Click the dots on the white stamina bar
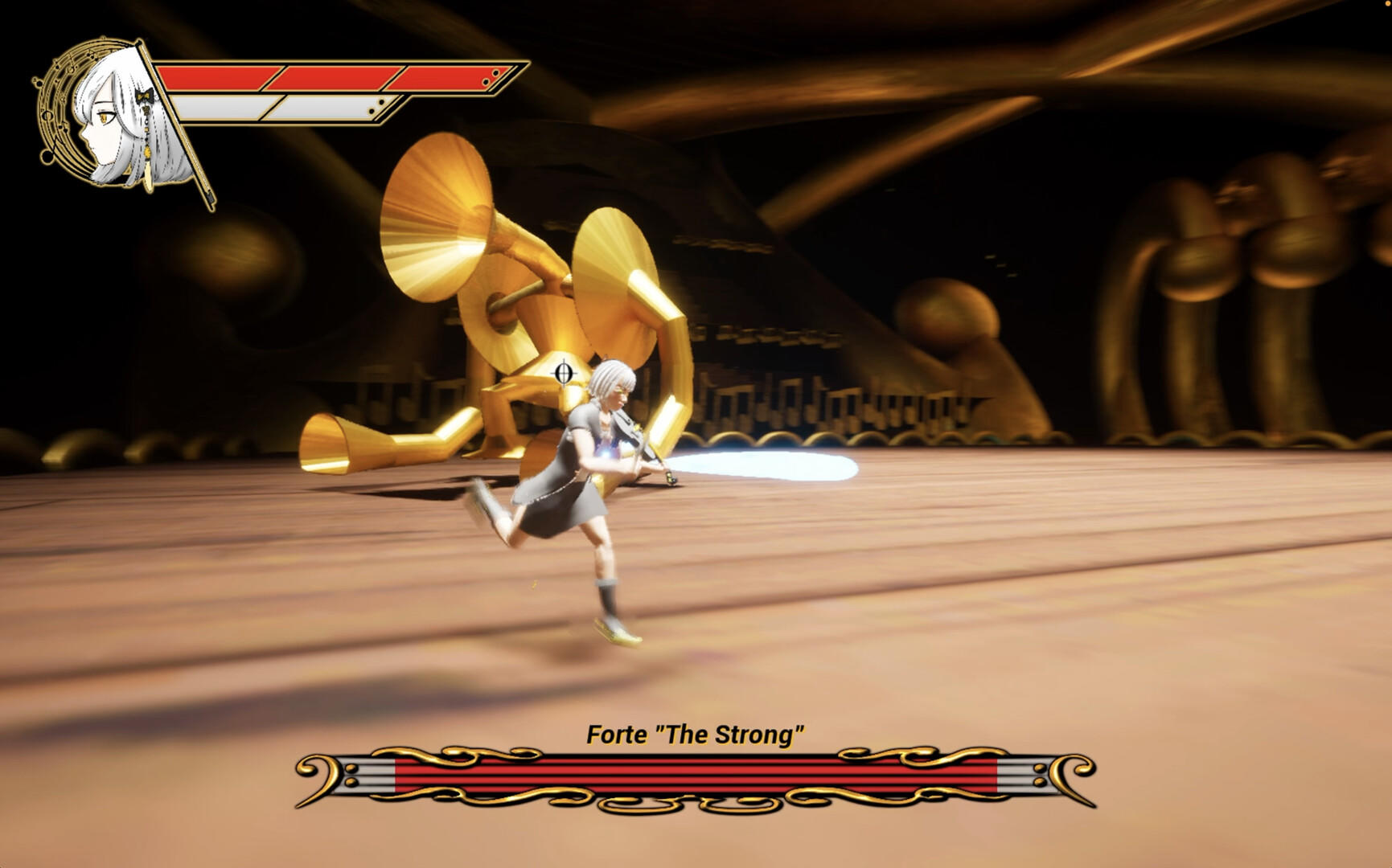The height and width of the screenshot is (868, 1392). coord(378,105)
